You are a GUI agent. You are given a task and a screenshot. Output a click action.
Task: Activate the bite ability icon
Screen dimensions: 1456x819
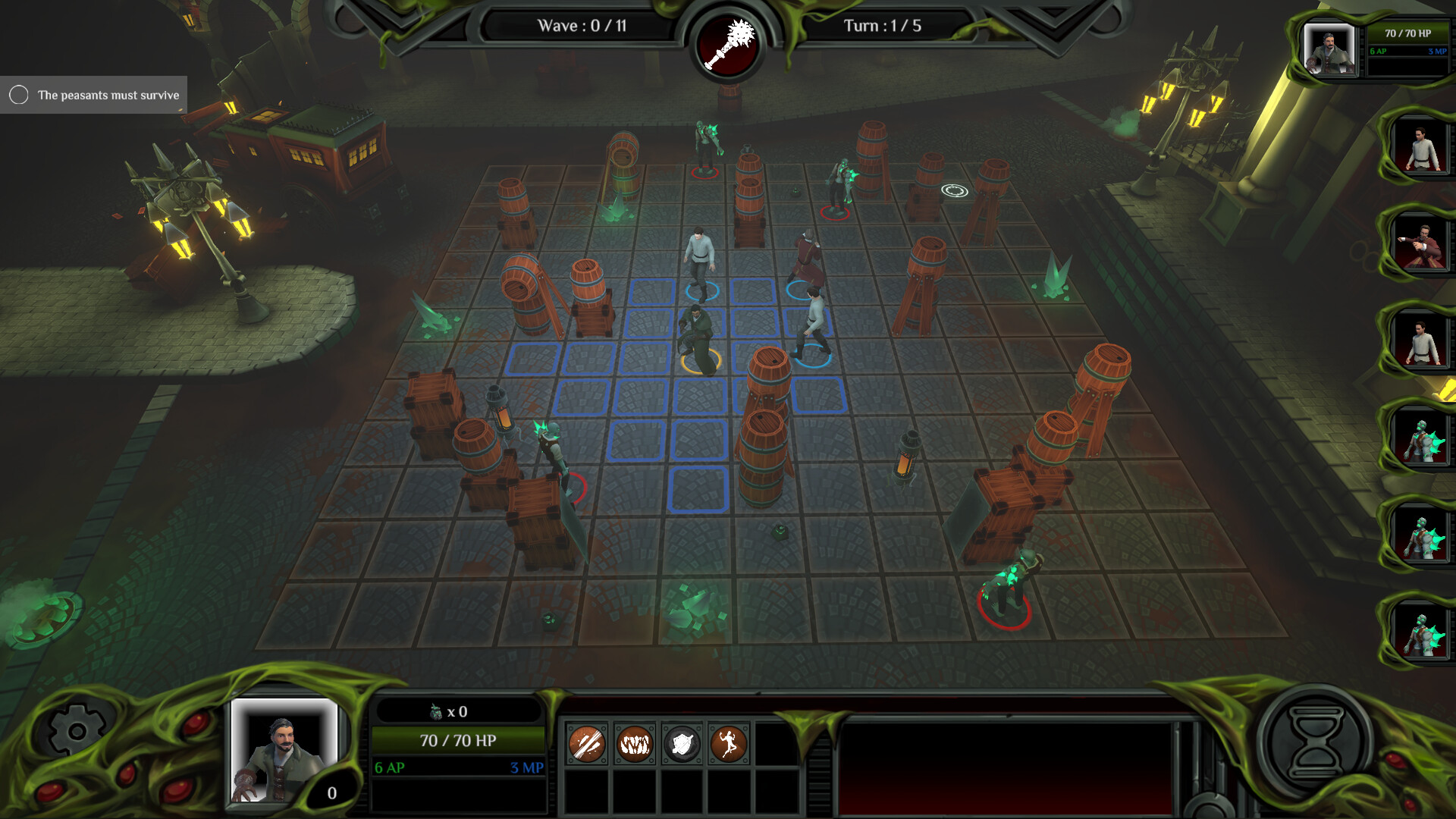(x=635, y=745)
